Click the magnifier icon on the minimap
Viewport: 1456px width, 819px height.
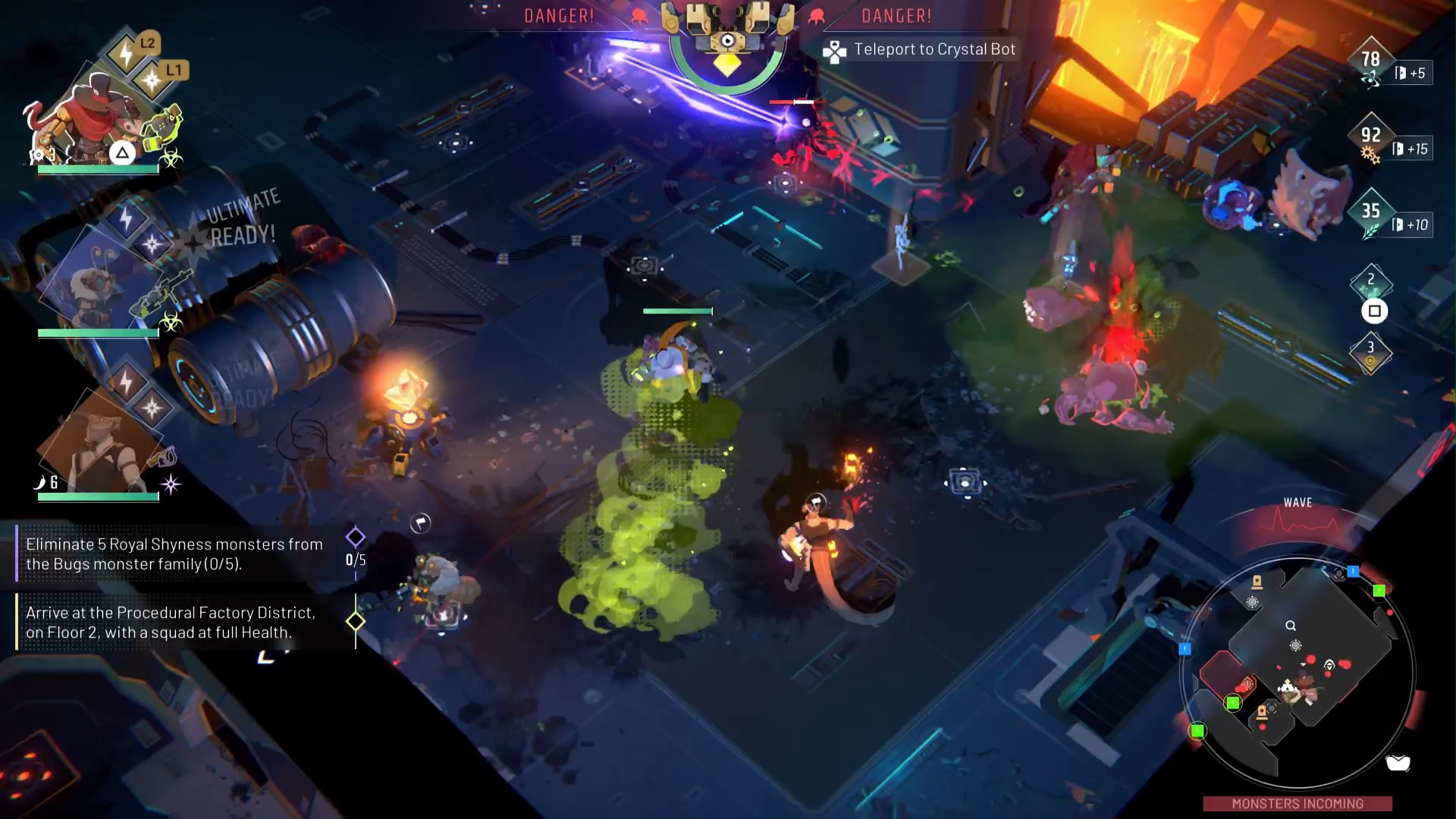click(1291, 626)
